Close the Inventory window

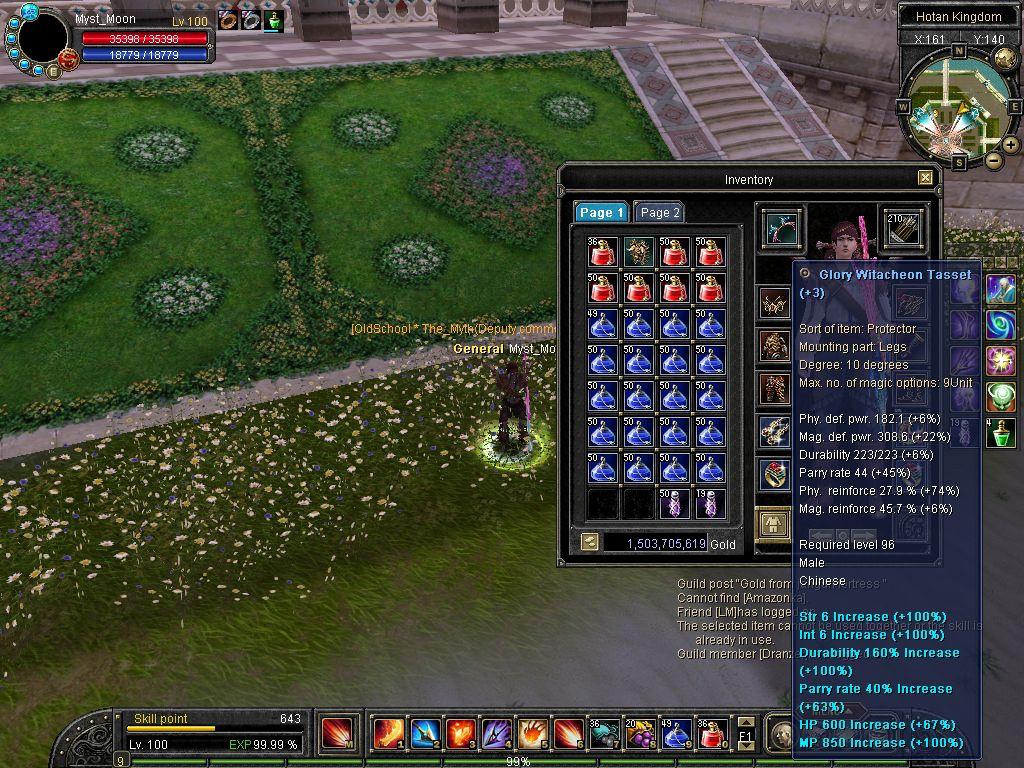(x=925, y=178)
